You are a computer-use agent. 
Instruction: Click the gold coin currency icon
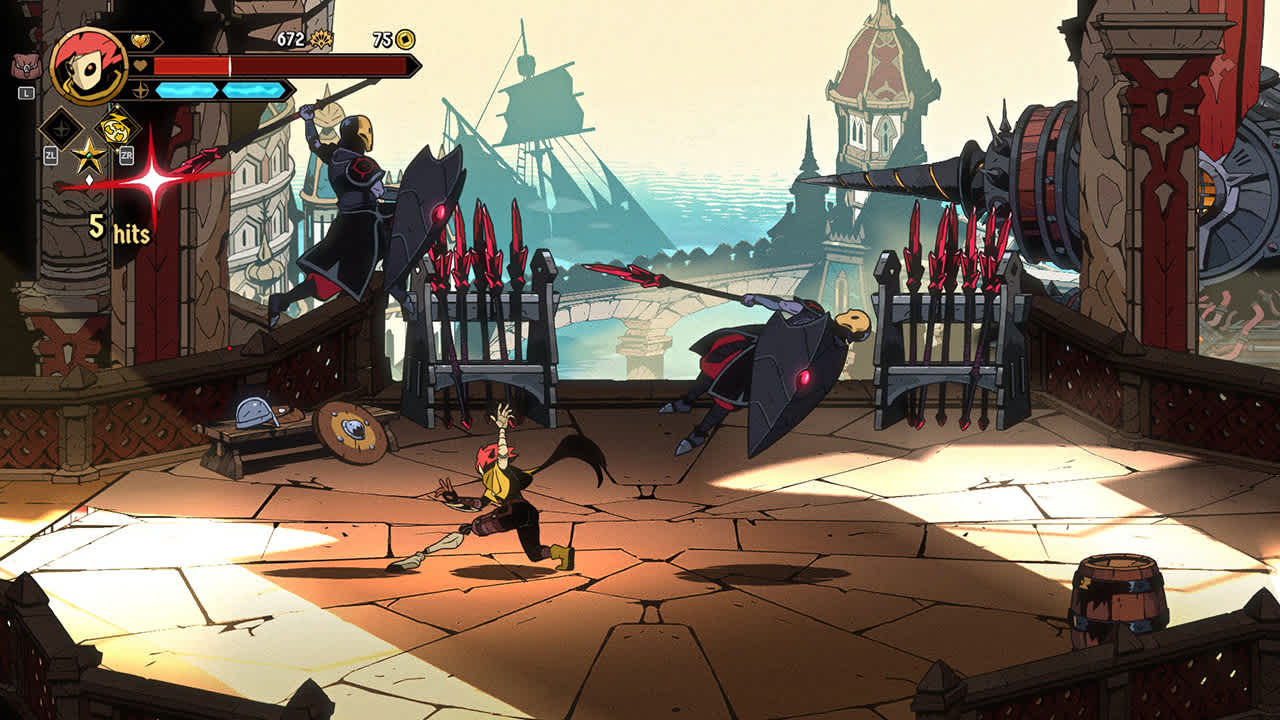405,40
